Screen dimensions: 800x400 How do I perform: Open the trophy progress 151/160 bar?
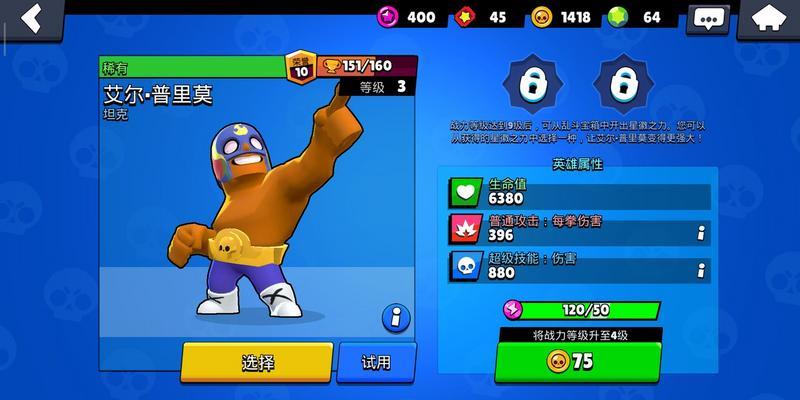pos(365,66)
